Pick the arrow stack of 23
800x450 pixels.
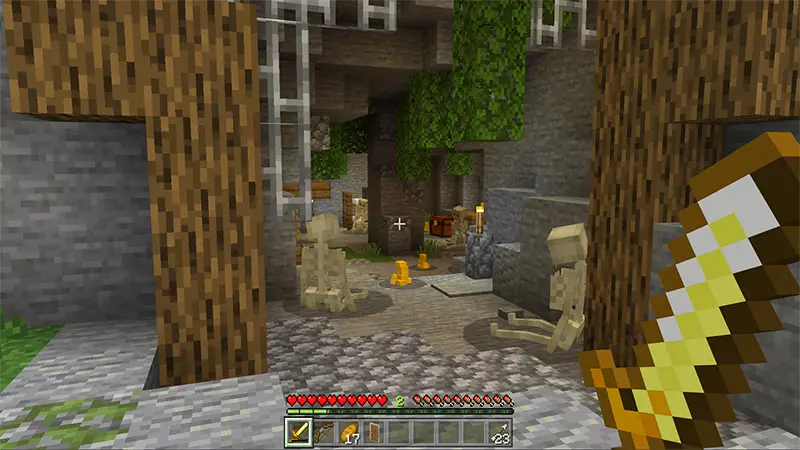pyautogui.click(x=499, y=431)
